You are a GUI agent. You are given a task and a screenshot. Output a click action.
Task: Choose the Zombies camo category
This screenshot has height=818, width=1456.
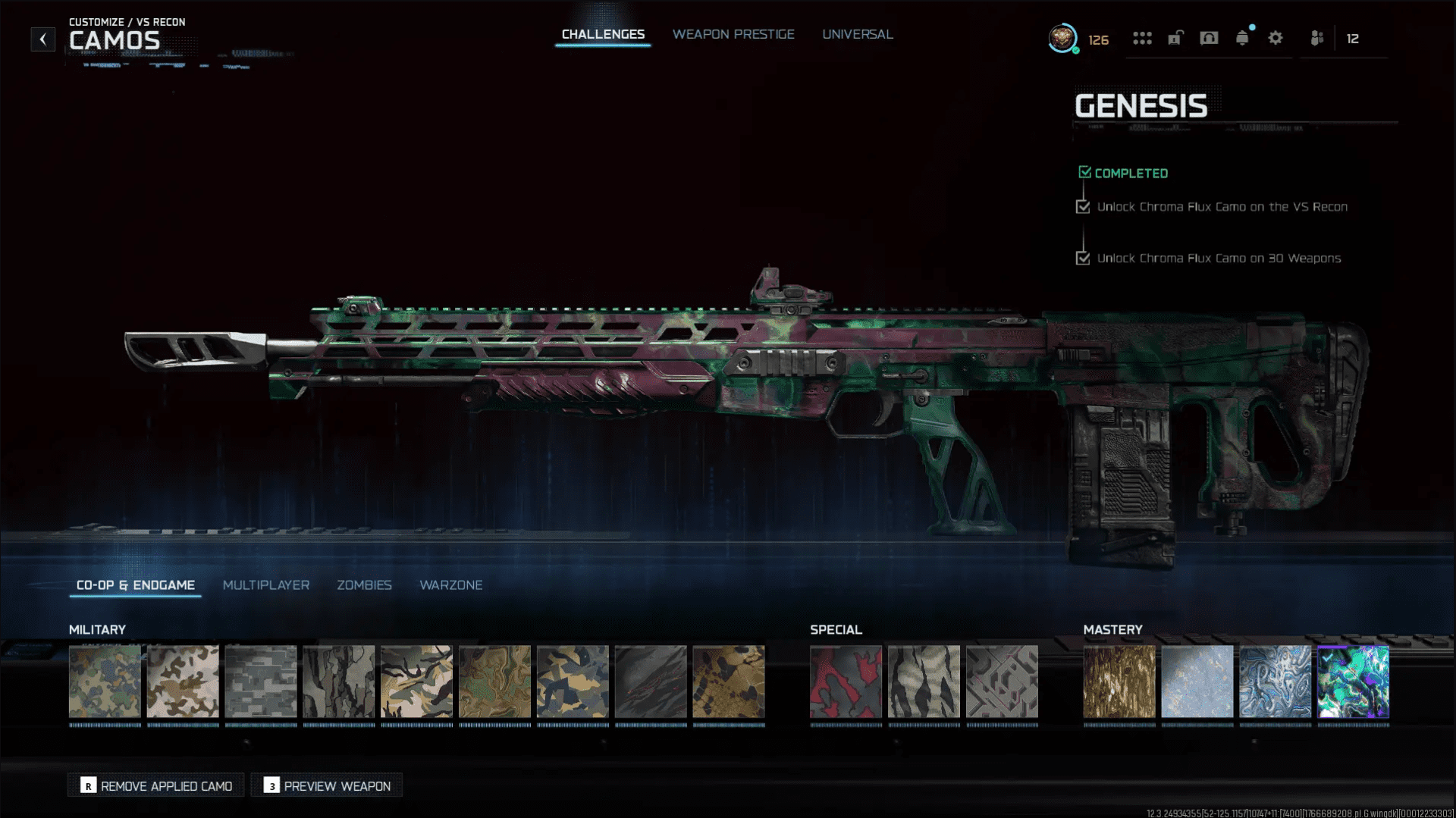(364, 585)
